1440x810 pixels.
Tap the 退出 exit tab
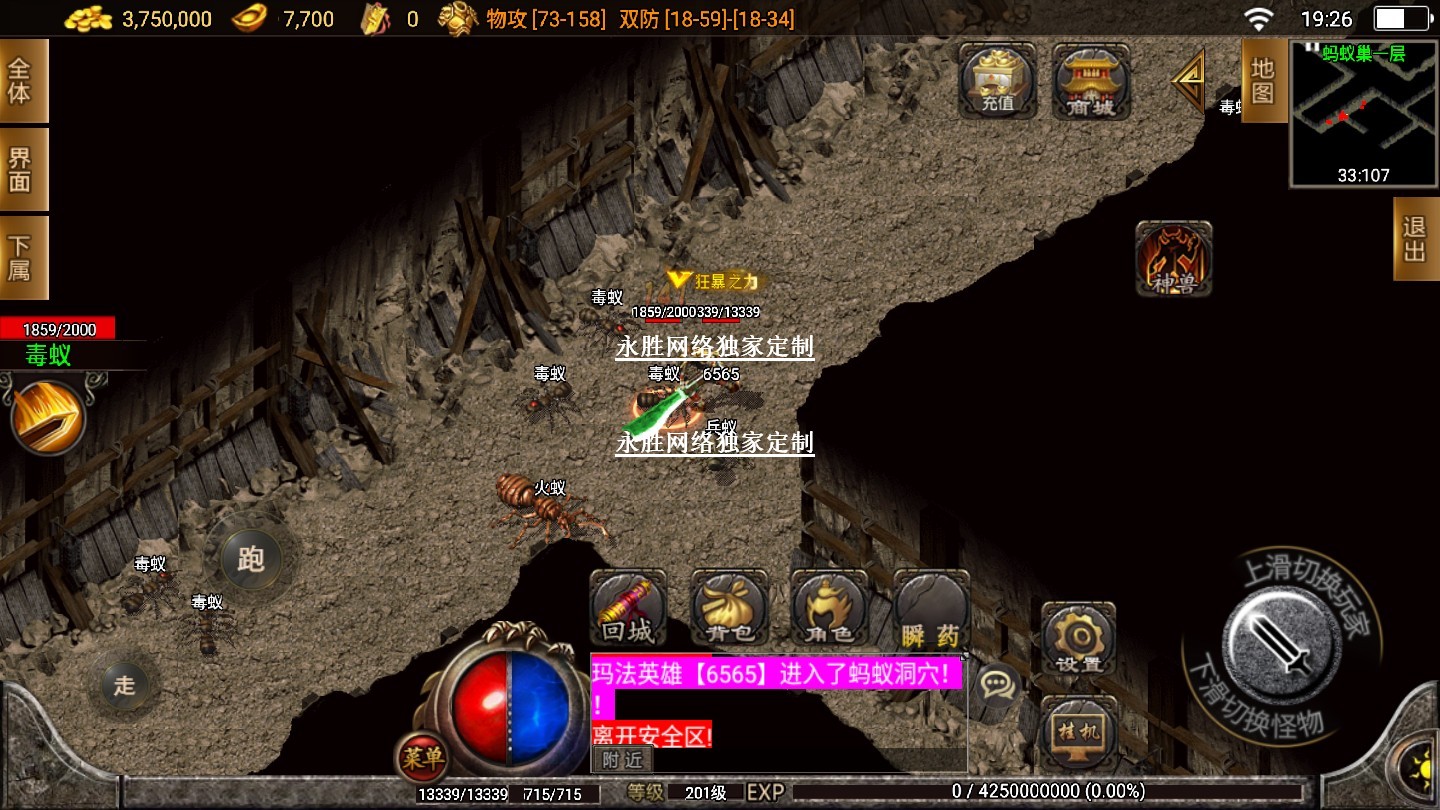1415,238
